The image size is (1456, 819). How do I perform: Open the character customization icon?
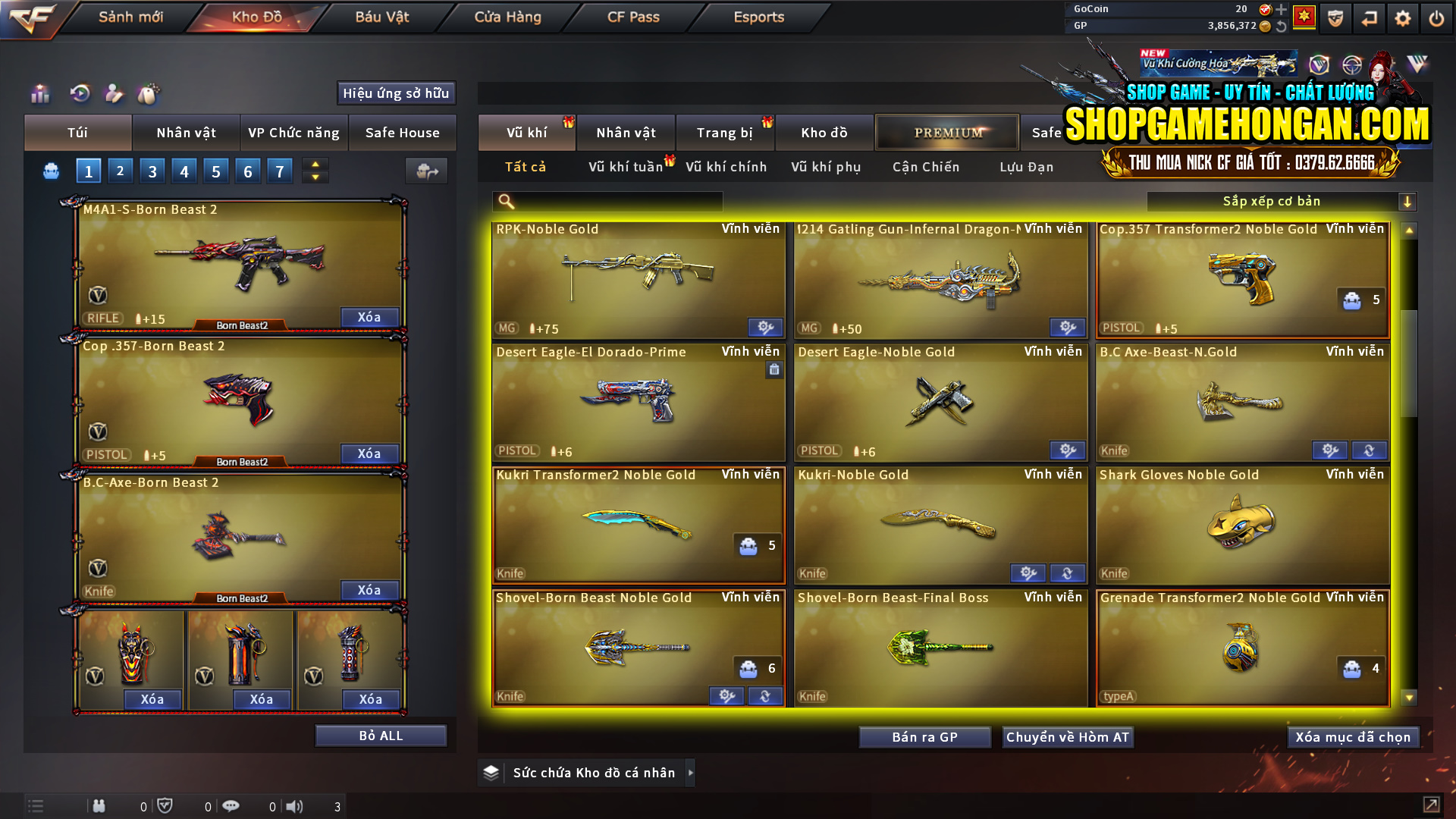click(x=114, y=93)
